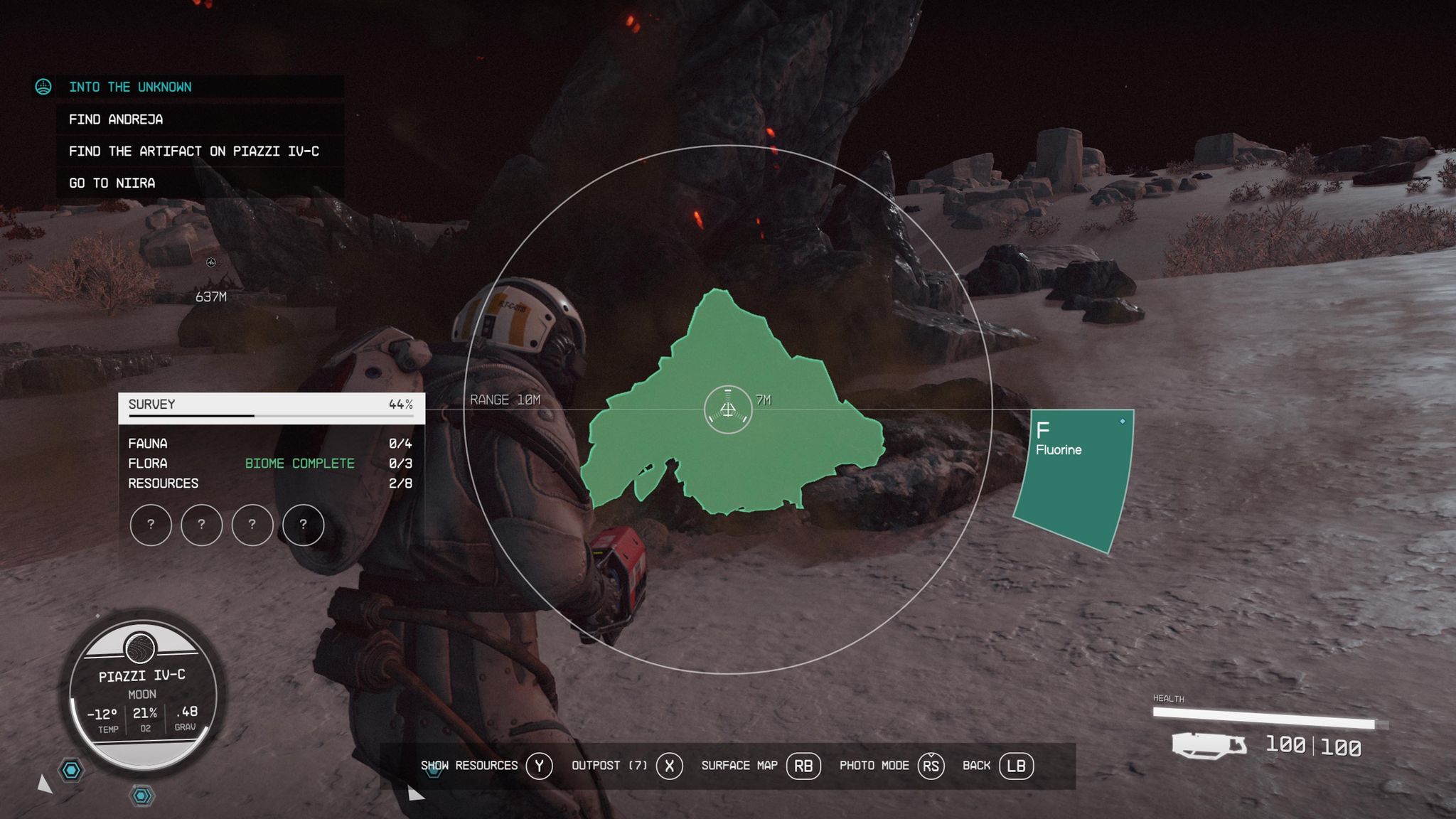Viewport: 1456px width, 819px height.
Task: Expand the Find Andreja quest entry
Action: pyautogui.click(x=116, y=119)
